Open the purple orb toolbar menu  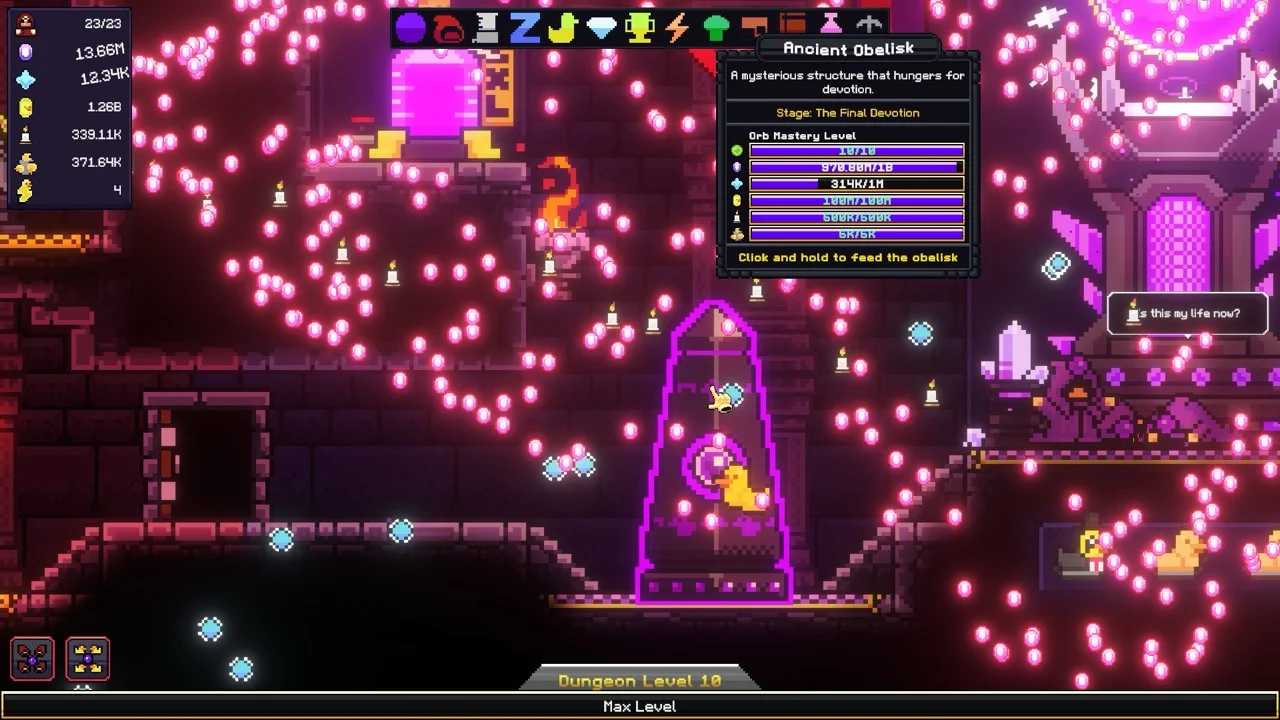coord(410,28)
